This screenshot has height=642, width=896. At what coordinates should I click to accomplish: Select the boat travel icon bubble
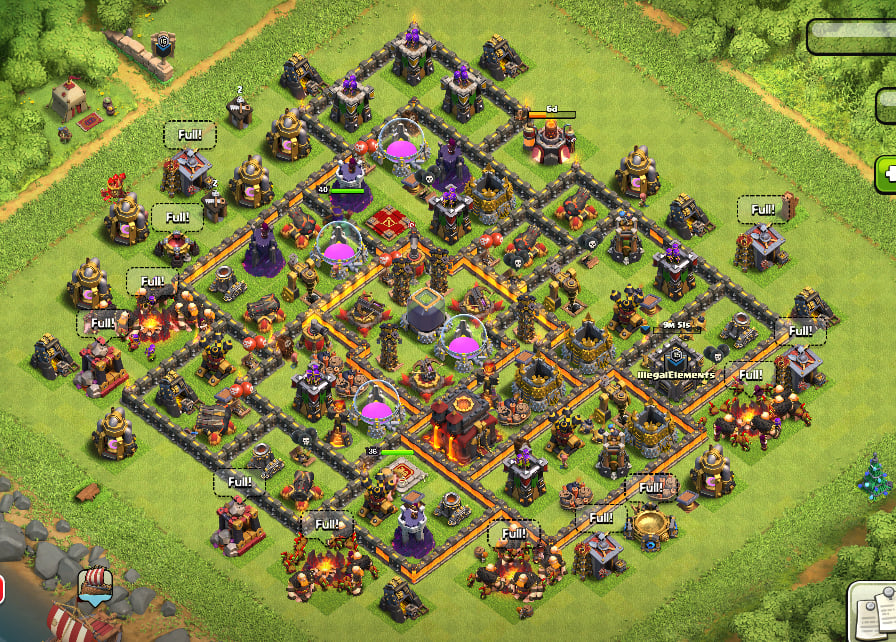click(x=95, y=585)
